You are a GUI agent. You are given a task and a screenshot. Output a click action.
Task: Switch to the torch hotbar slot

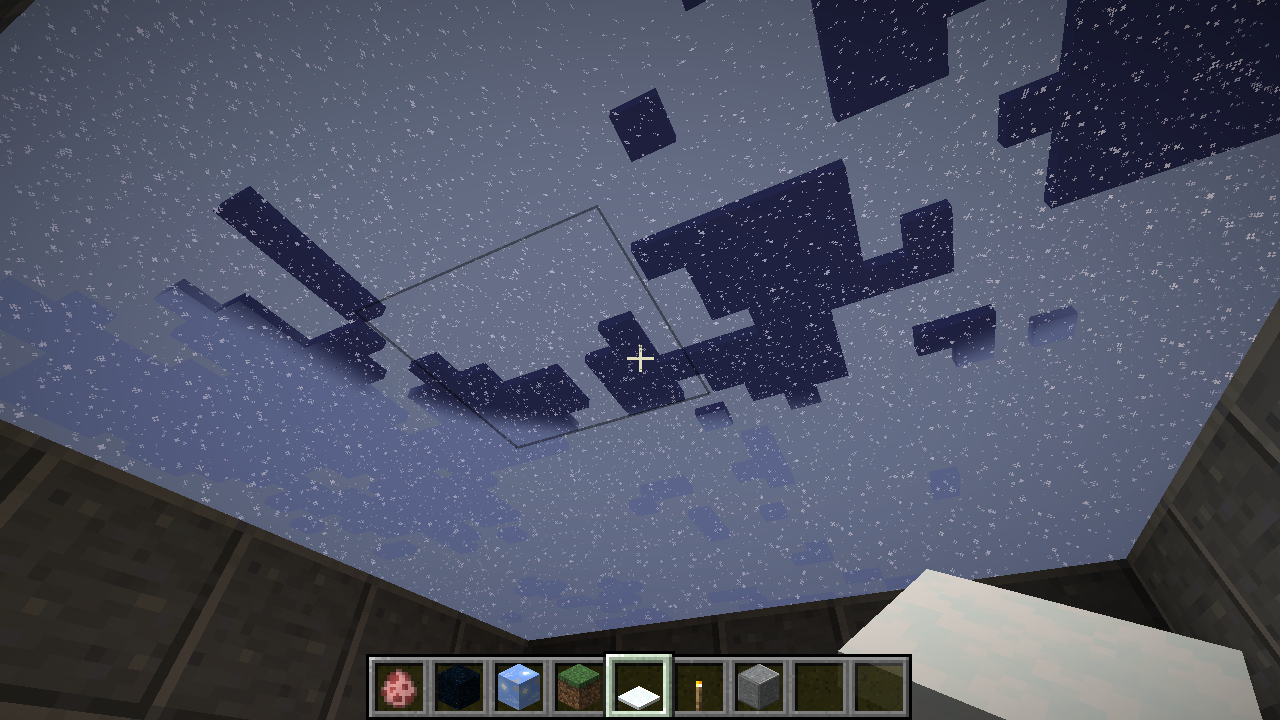click(x=699, y=687)
